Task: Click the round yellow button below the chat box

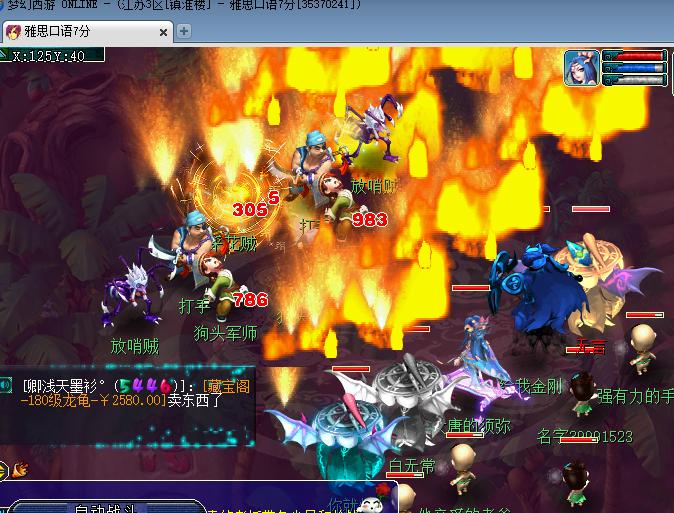Action: tap(4, 467)
